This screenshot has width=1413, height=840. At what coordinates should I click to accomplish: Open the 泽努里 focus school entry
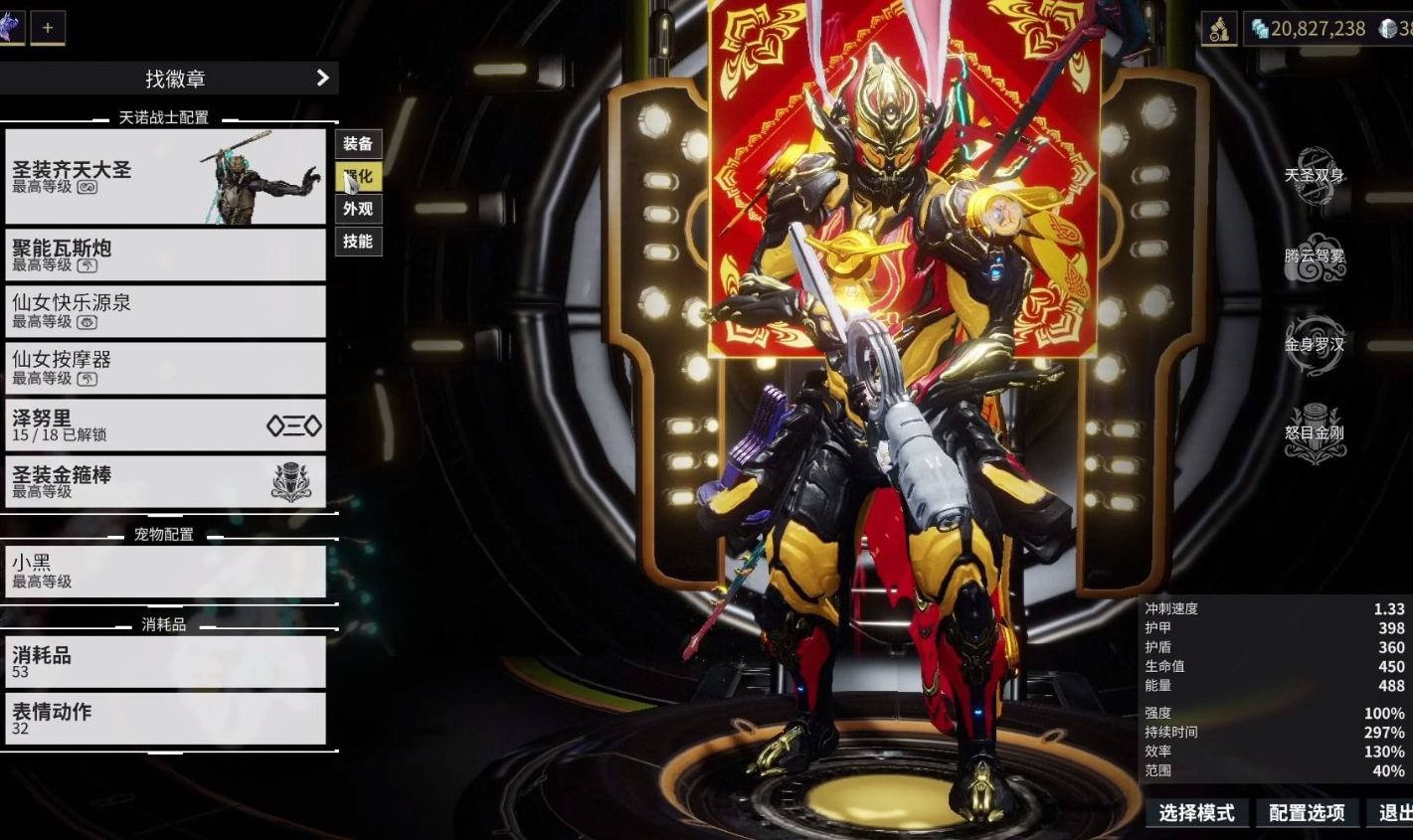(165, 425)
